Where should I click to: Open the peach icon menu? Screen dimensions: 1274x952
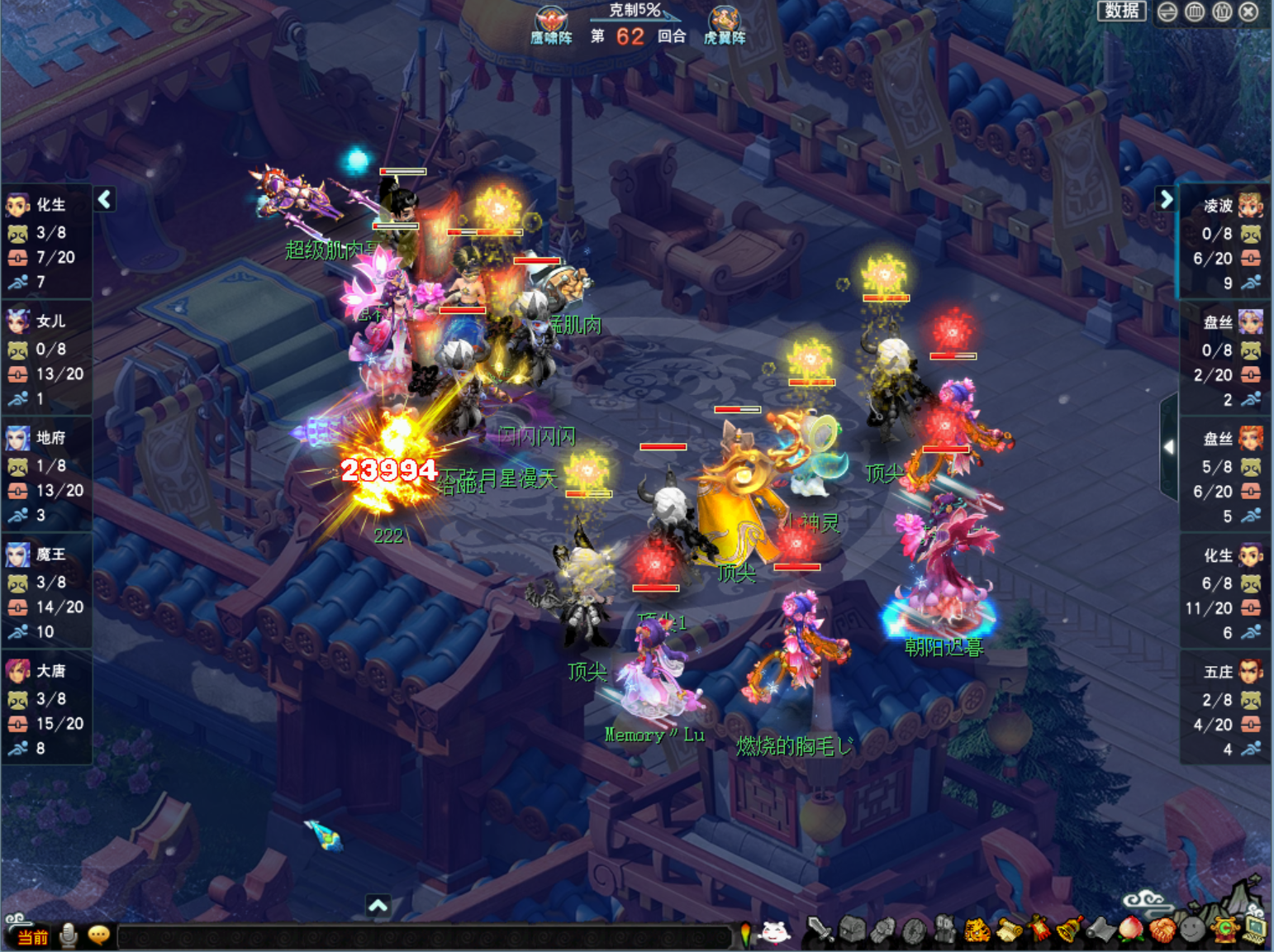pyautogui.click(x=1130, y=931)
